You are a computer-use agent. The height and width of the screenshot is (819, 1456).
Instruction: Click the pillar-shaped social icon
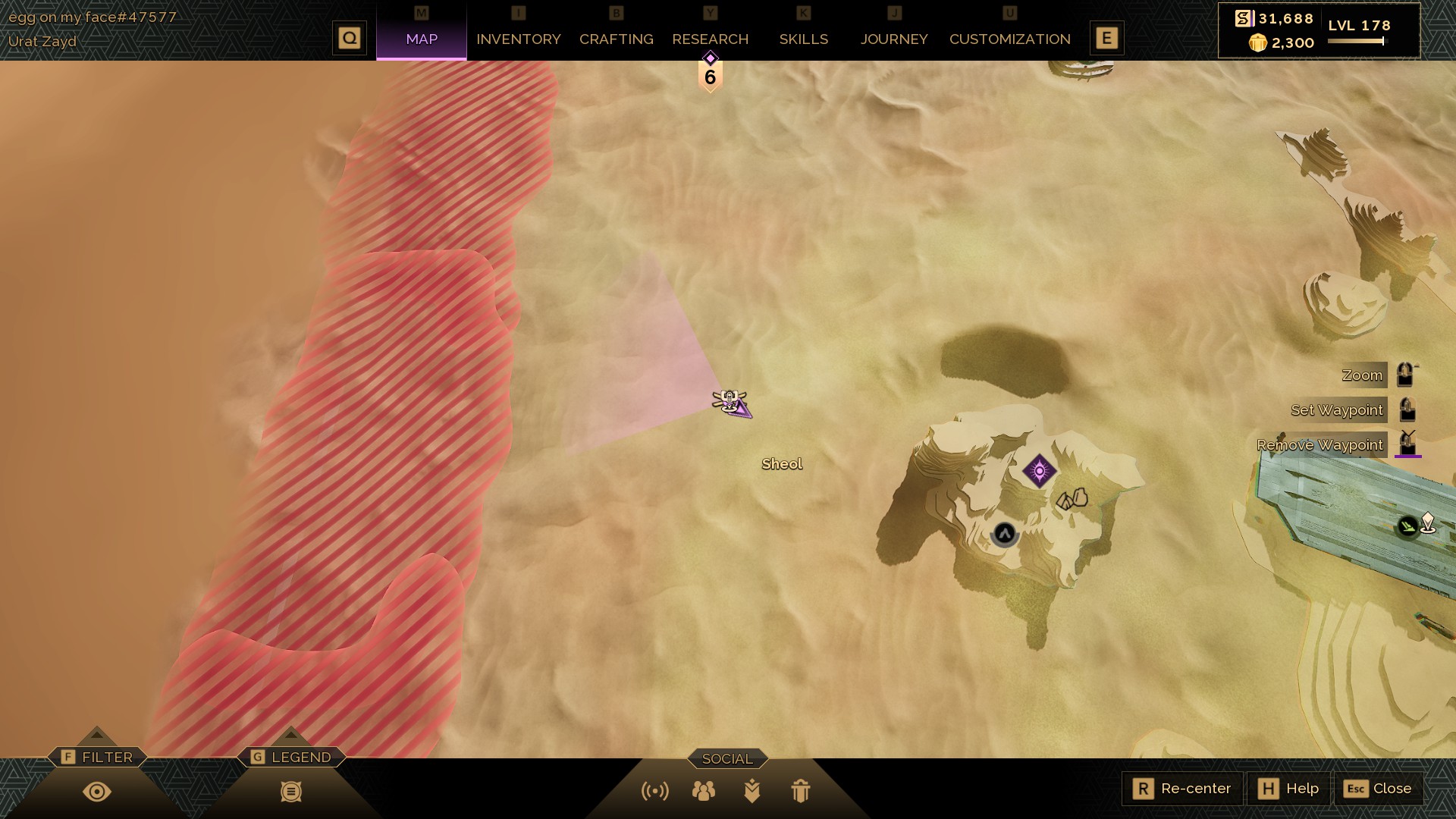coord(800,791)
